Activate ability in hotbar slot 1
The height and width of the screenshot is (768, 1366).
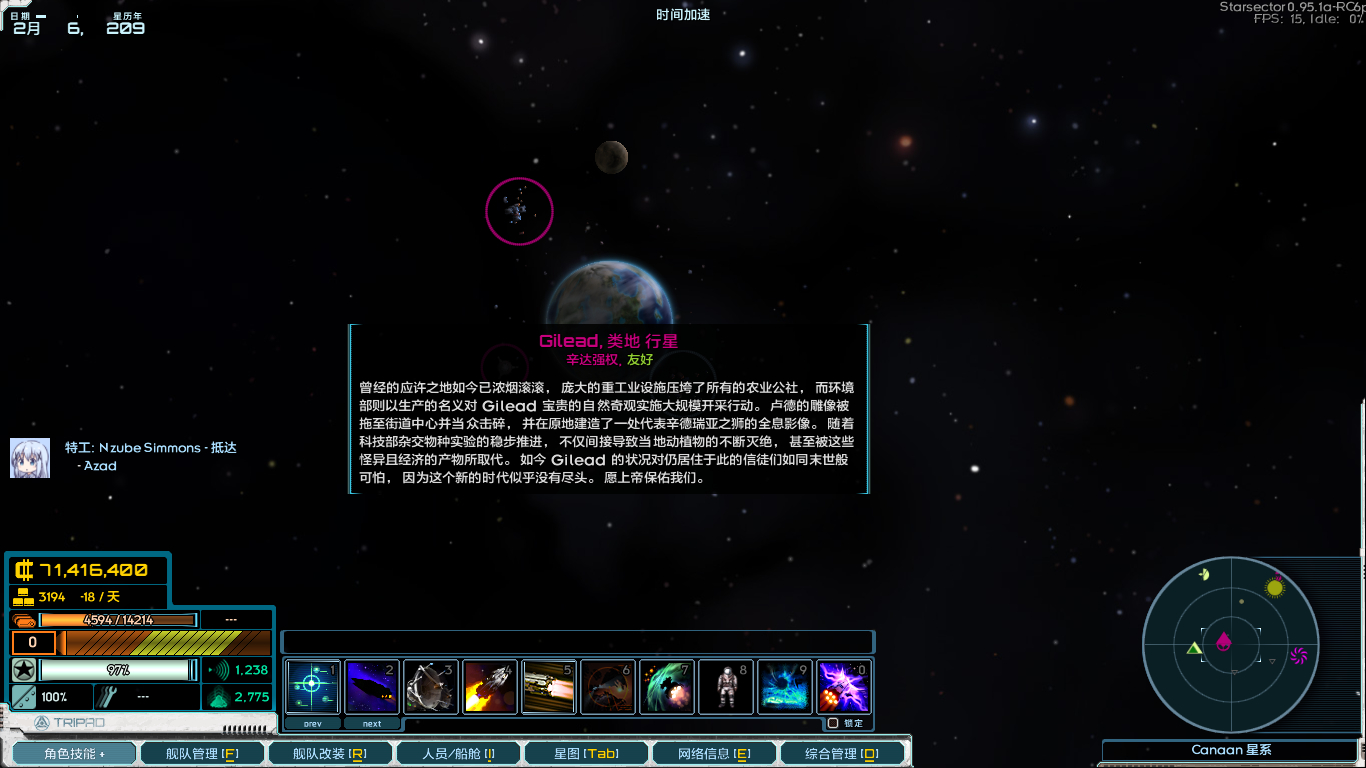(312, 686)
